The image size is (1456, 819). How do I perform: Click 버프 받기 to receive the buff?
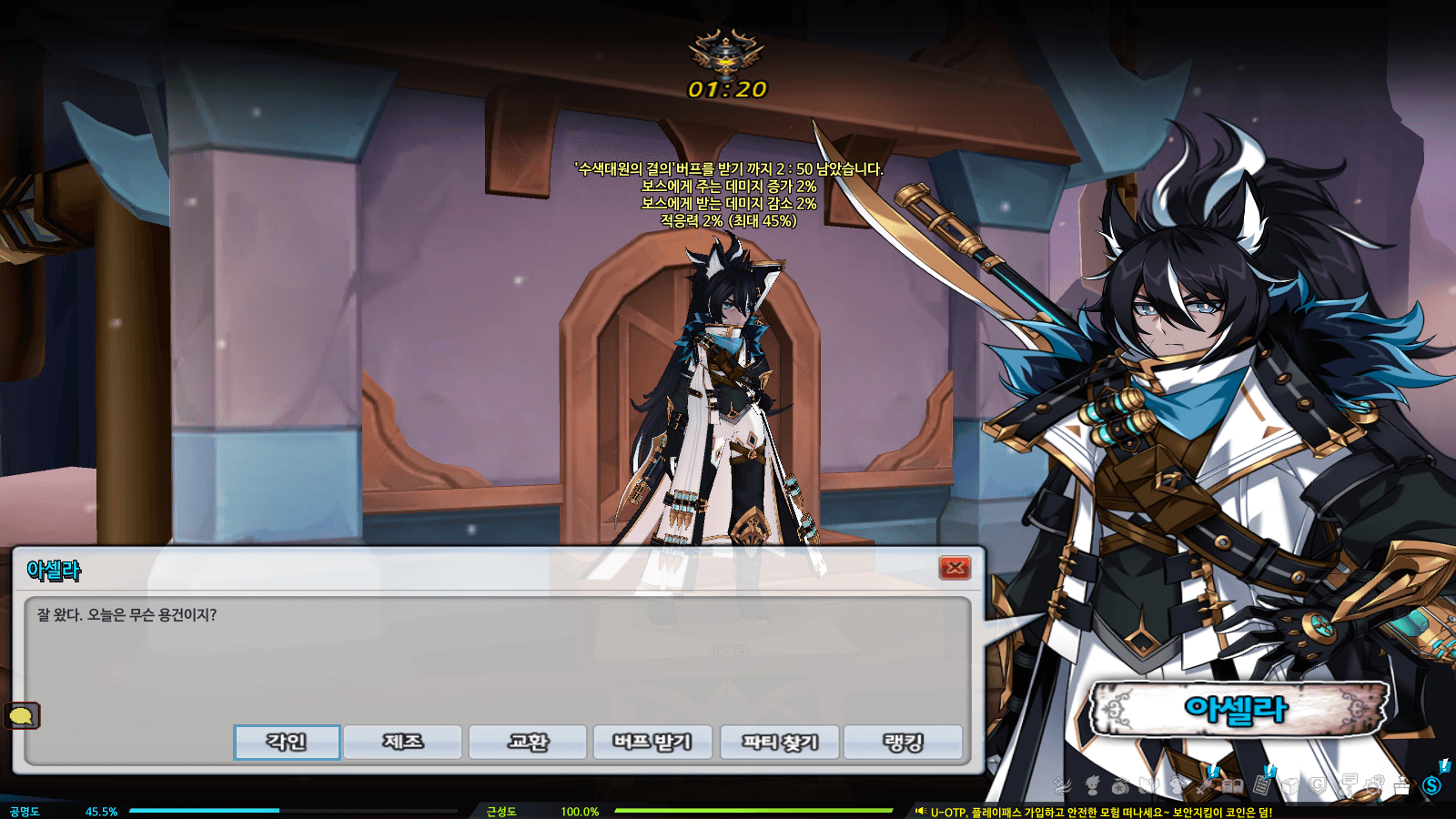652,742
